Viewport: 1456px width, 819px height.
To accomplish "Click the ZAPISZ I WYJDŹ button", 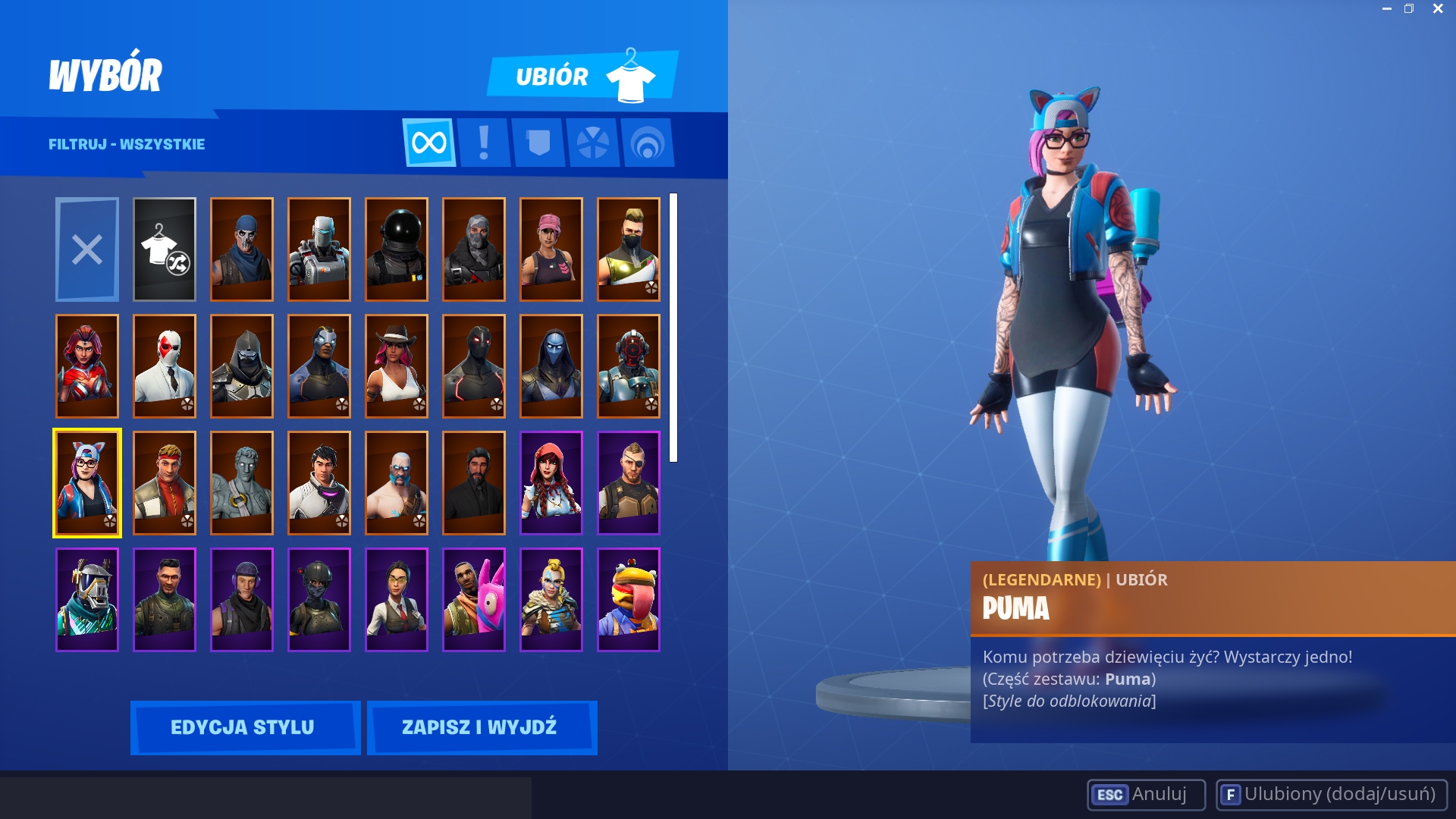I will [482, 726].
